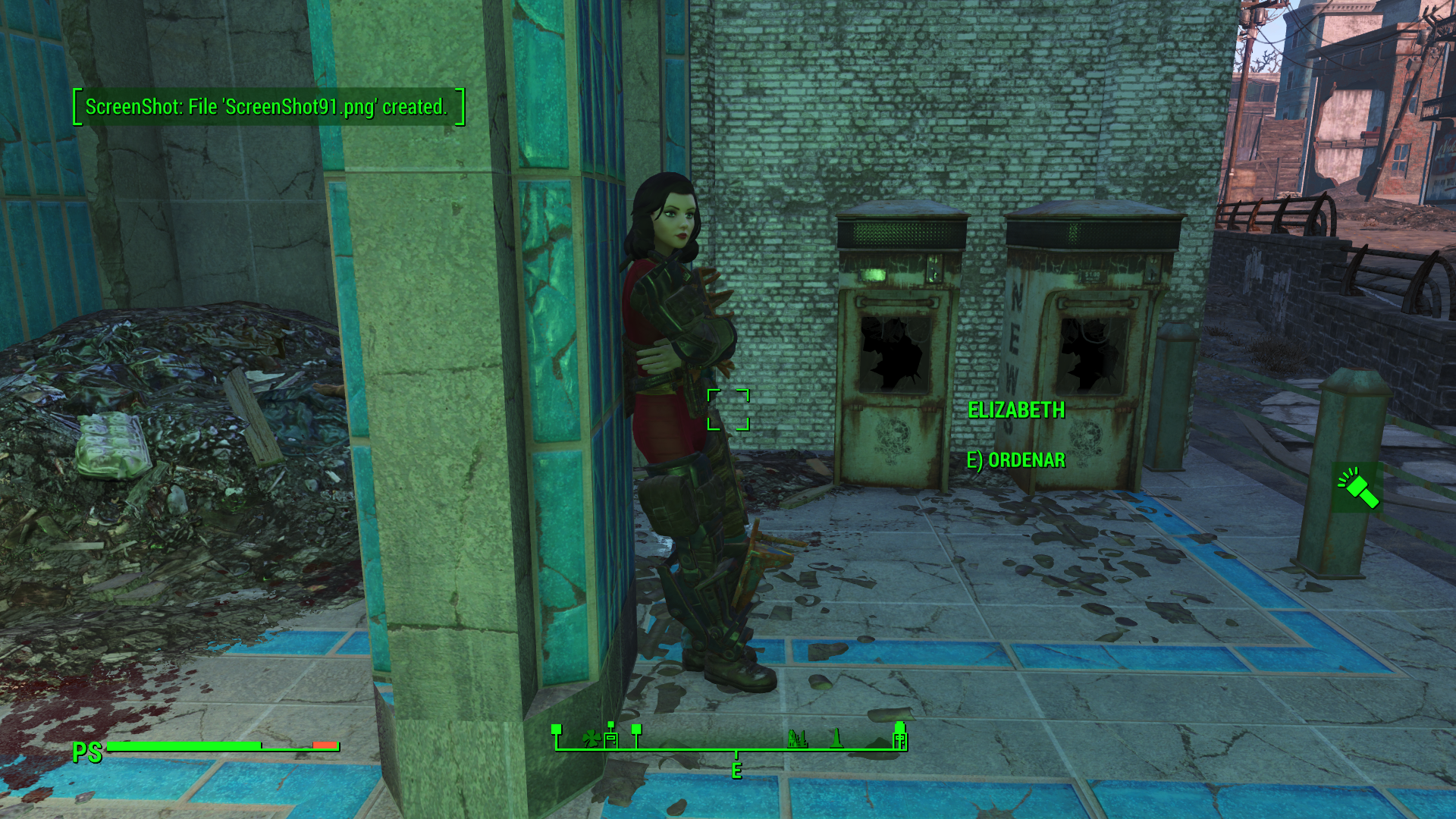
Task: Select the obelisk monument marker on the compass
Action: click(x=836, y=738)
